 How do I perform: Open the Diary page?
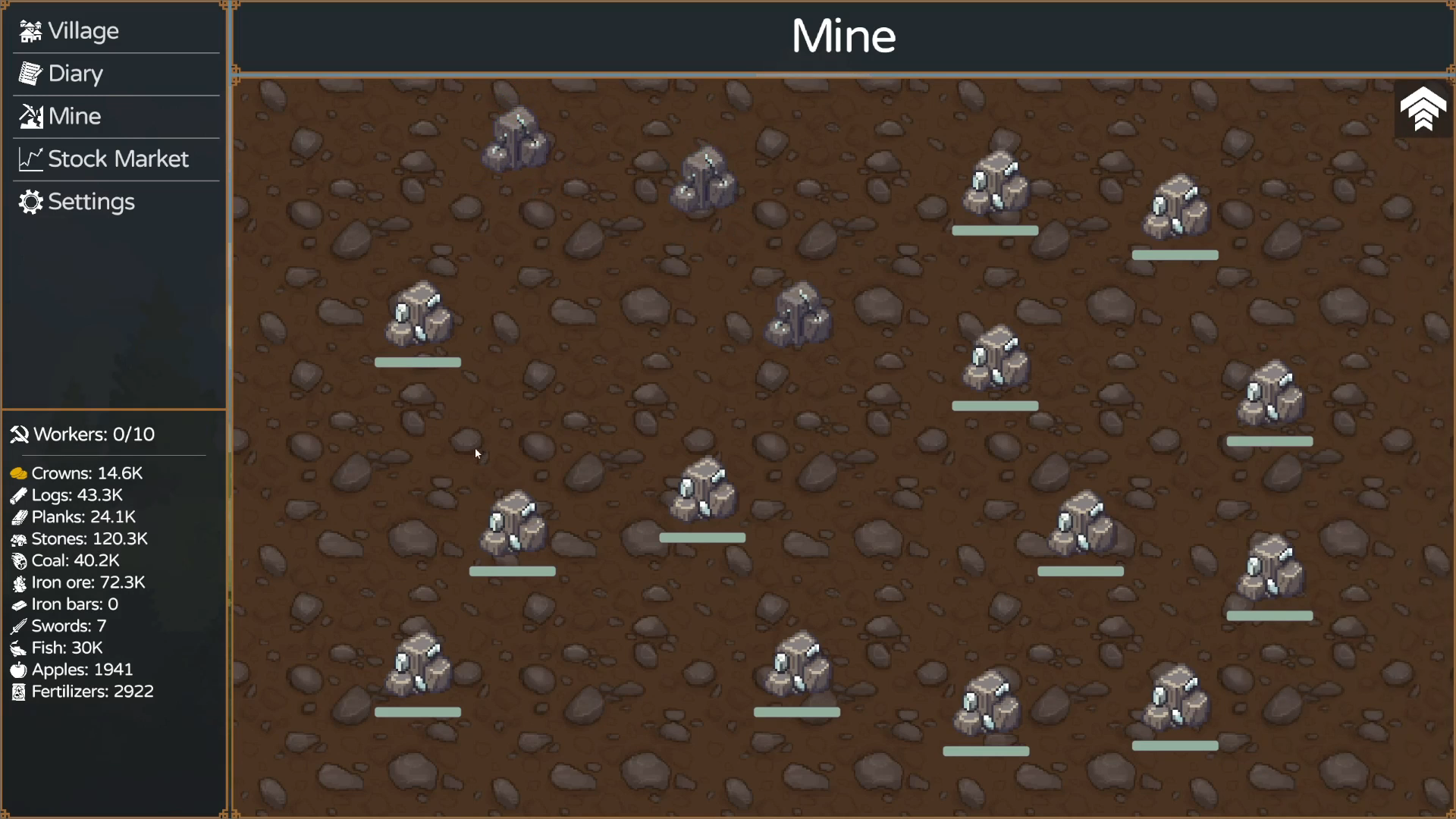click(74, 74)
